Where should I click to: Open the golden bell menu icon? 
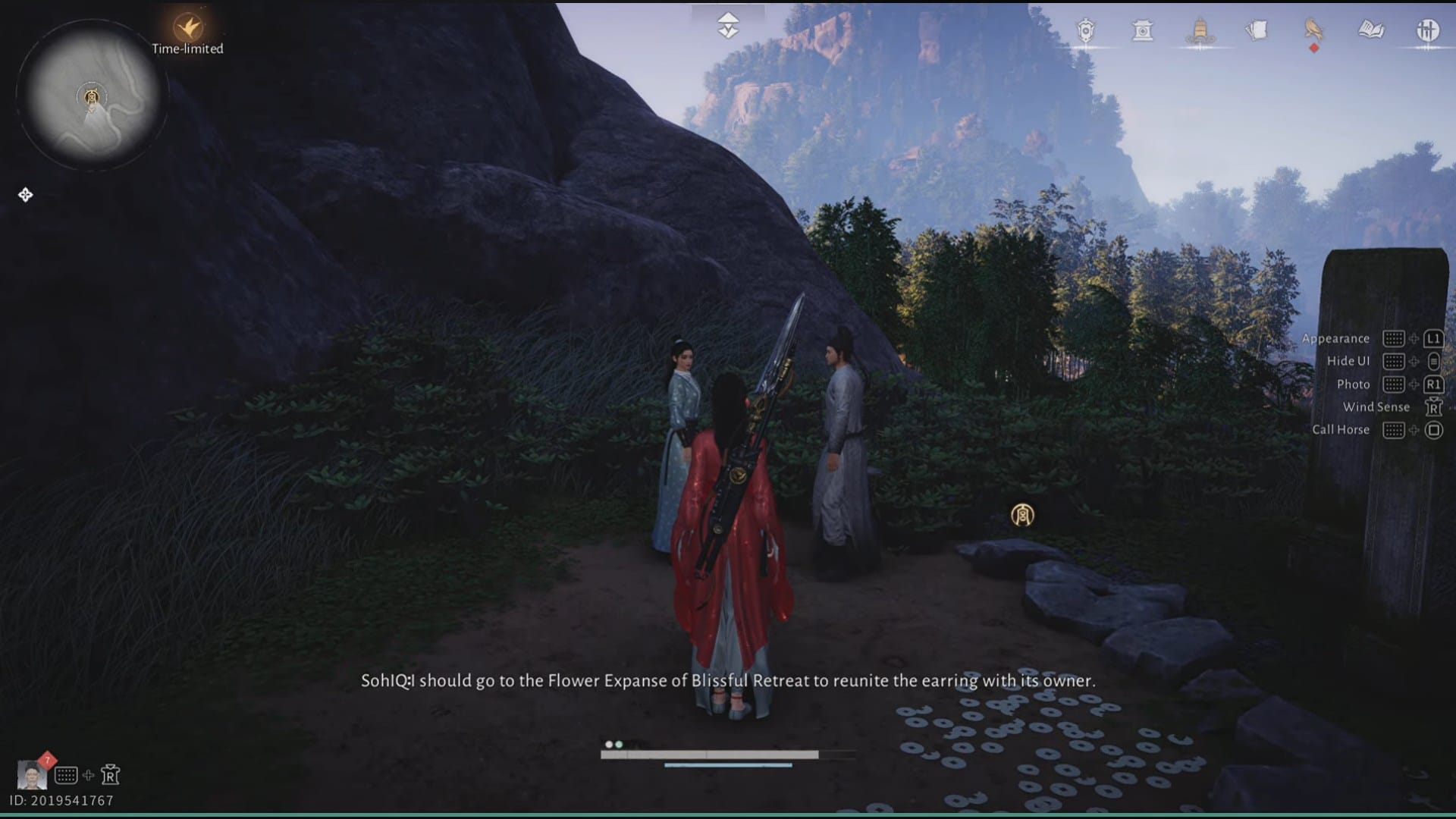coord(1200,30)
